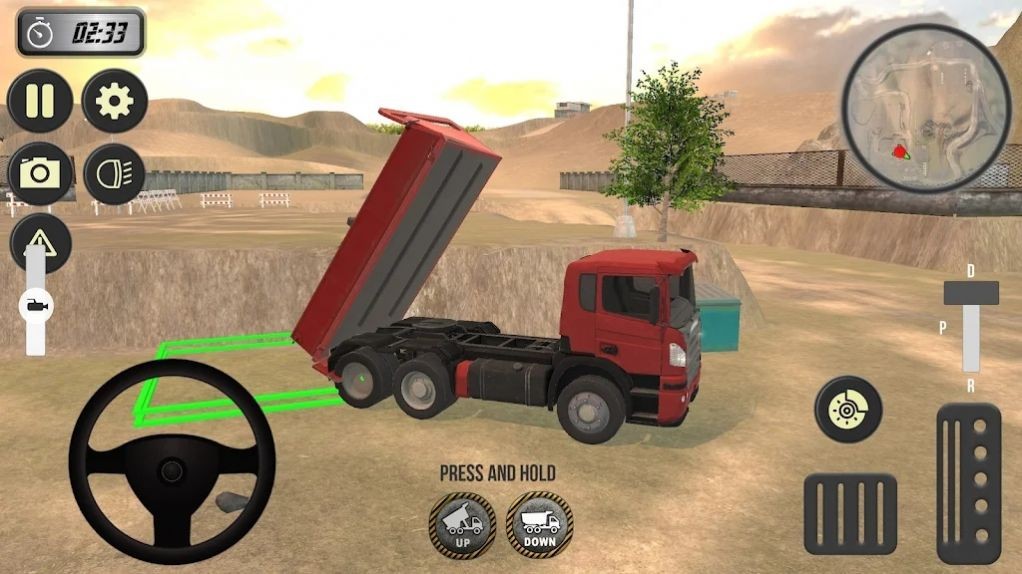This screenshot has height=574, width=1022.
Task: Click the circular minimap
Action: 926,108
